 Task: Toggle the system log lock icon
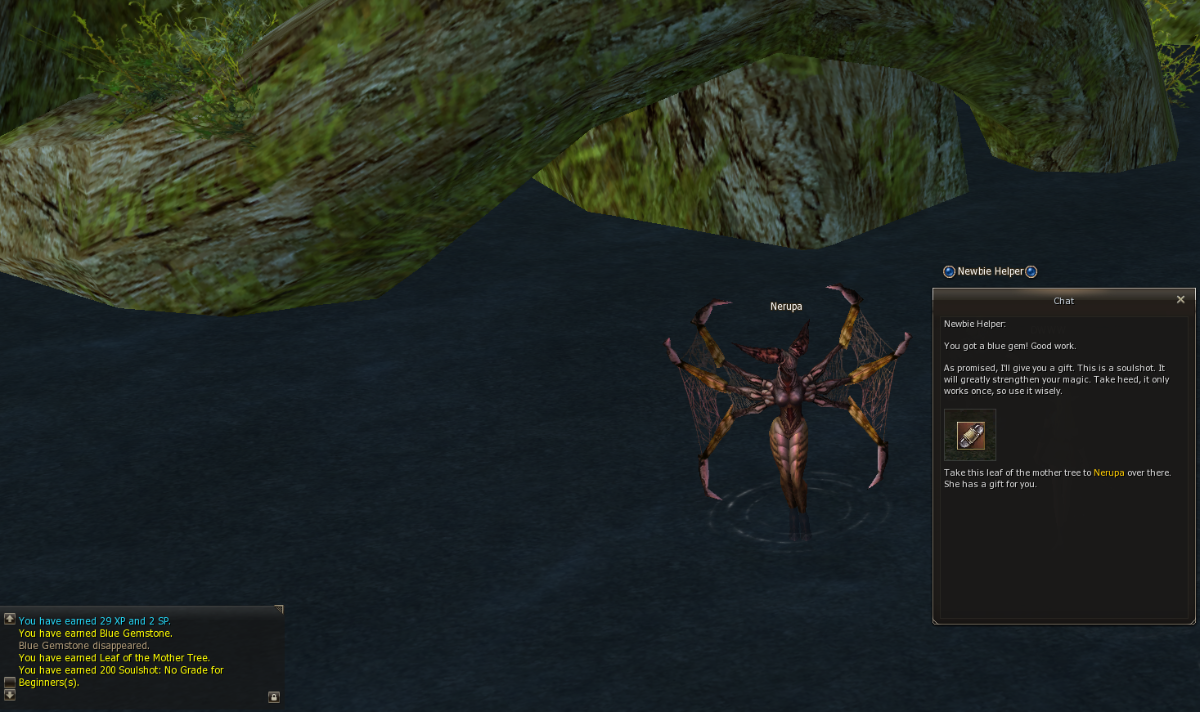[x=273, y=696]
